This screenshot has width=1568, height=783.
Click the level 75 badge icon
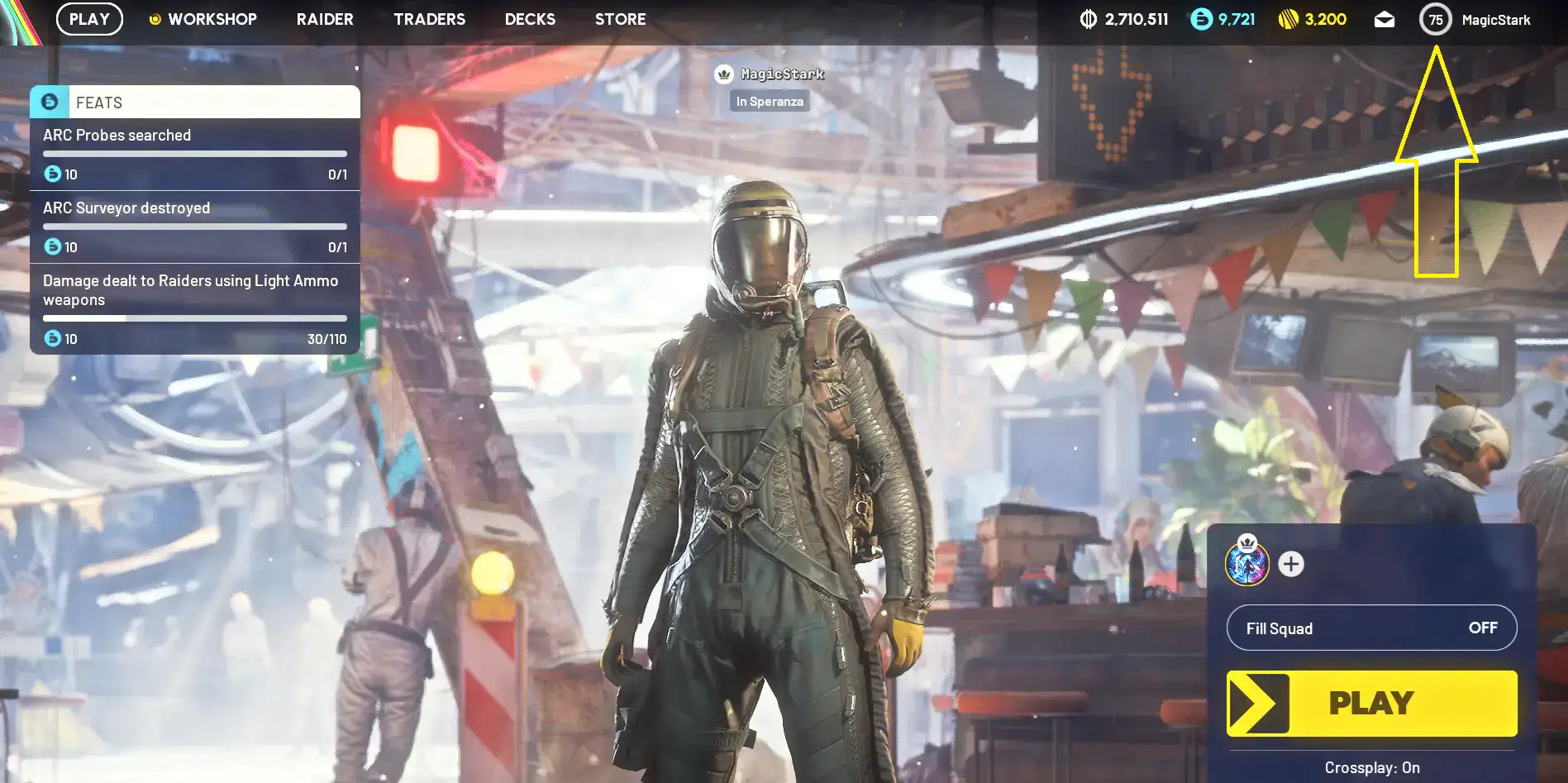click(x=1435, y=19)
